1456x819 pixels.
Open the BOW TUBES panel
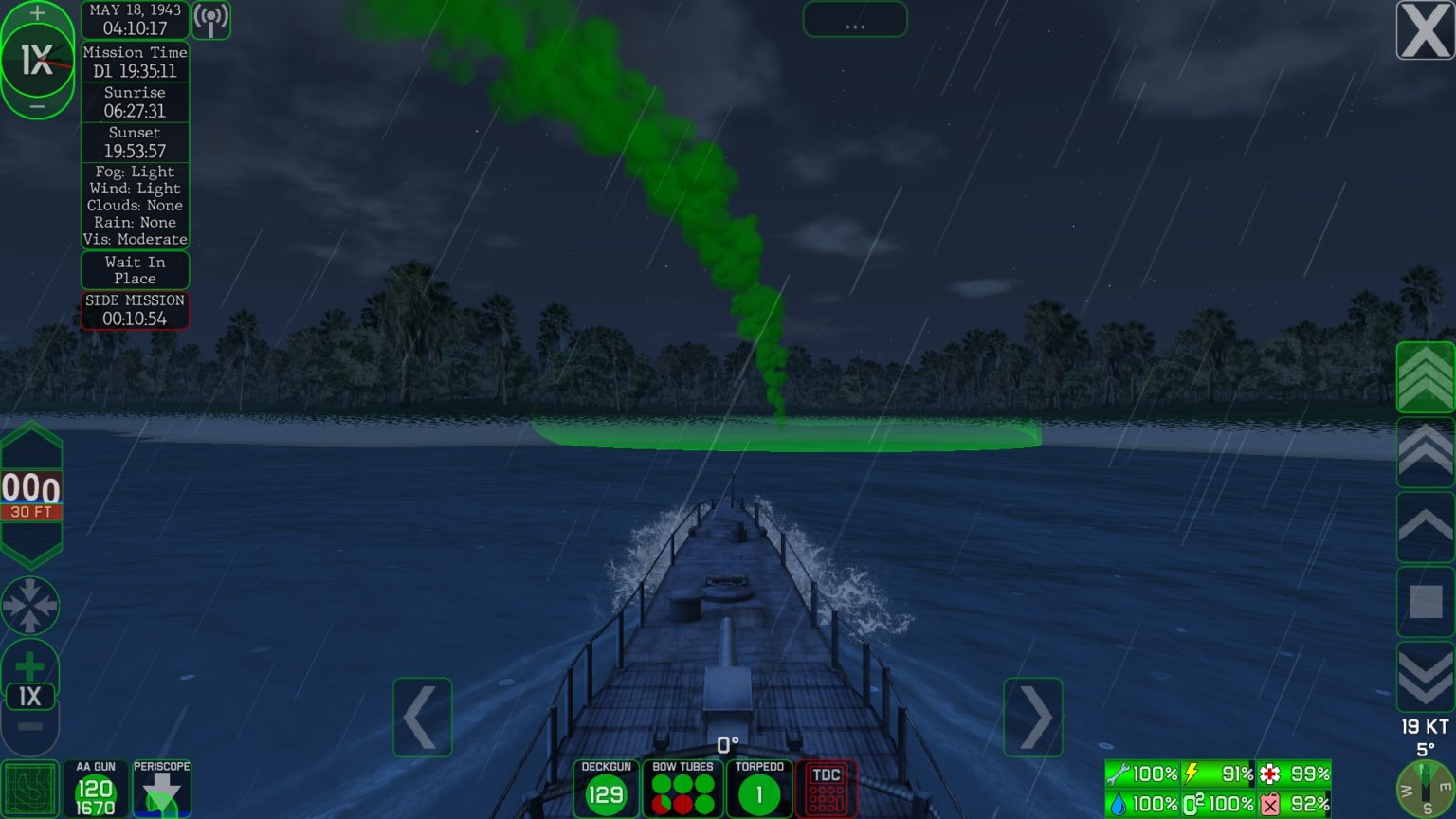pyautogui.click(x=682, y=788)
